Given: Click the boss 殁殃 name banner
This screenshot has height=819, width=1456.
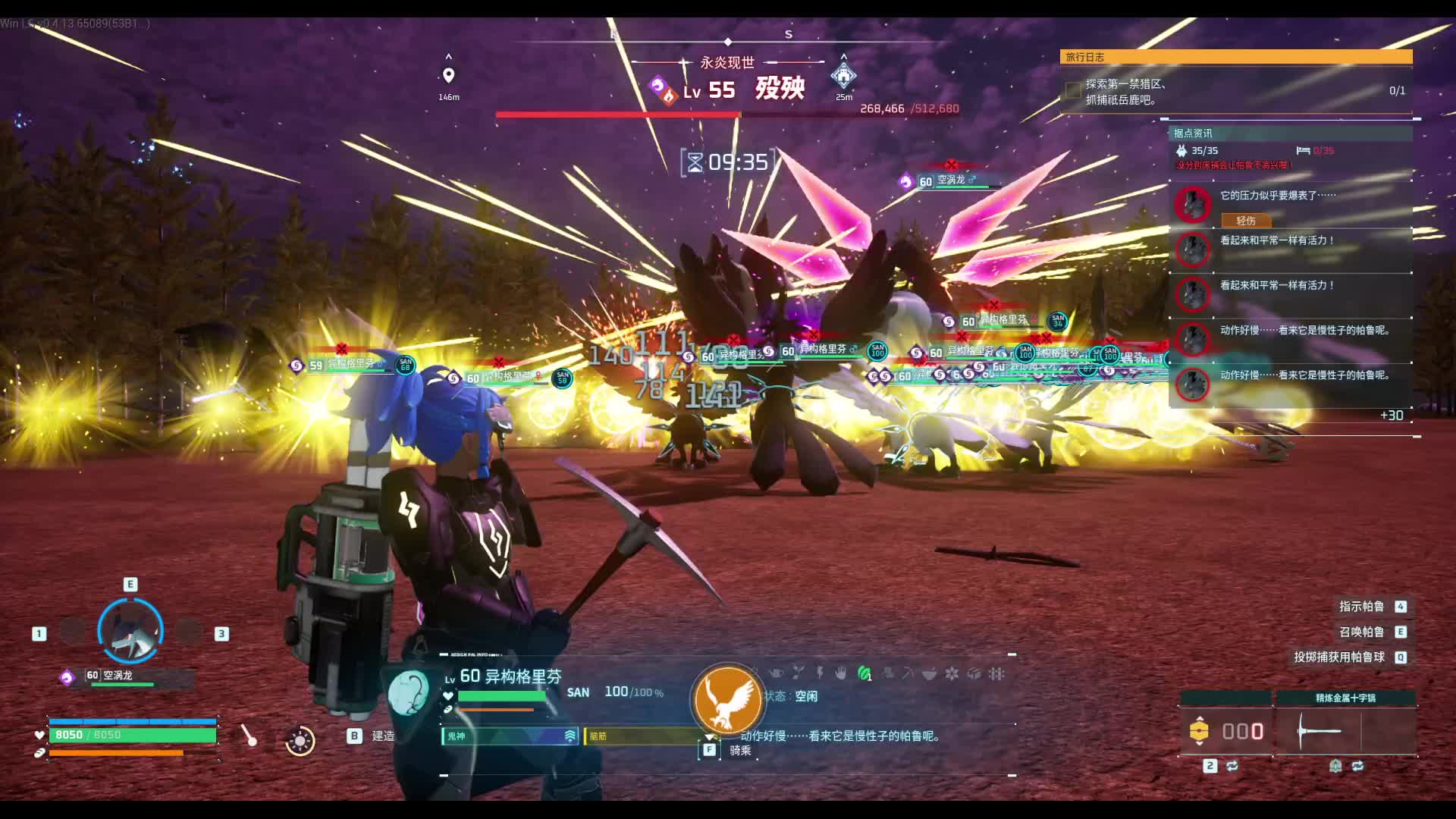Looking at the screenshot, I should point(780,89).
